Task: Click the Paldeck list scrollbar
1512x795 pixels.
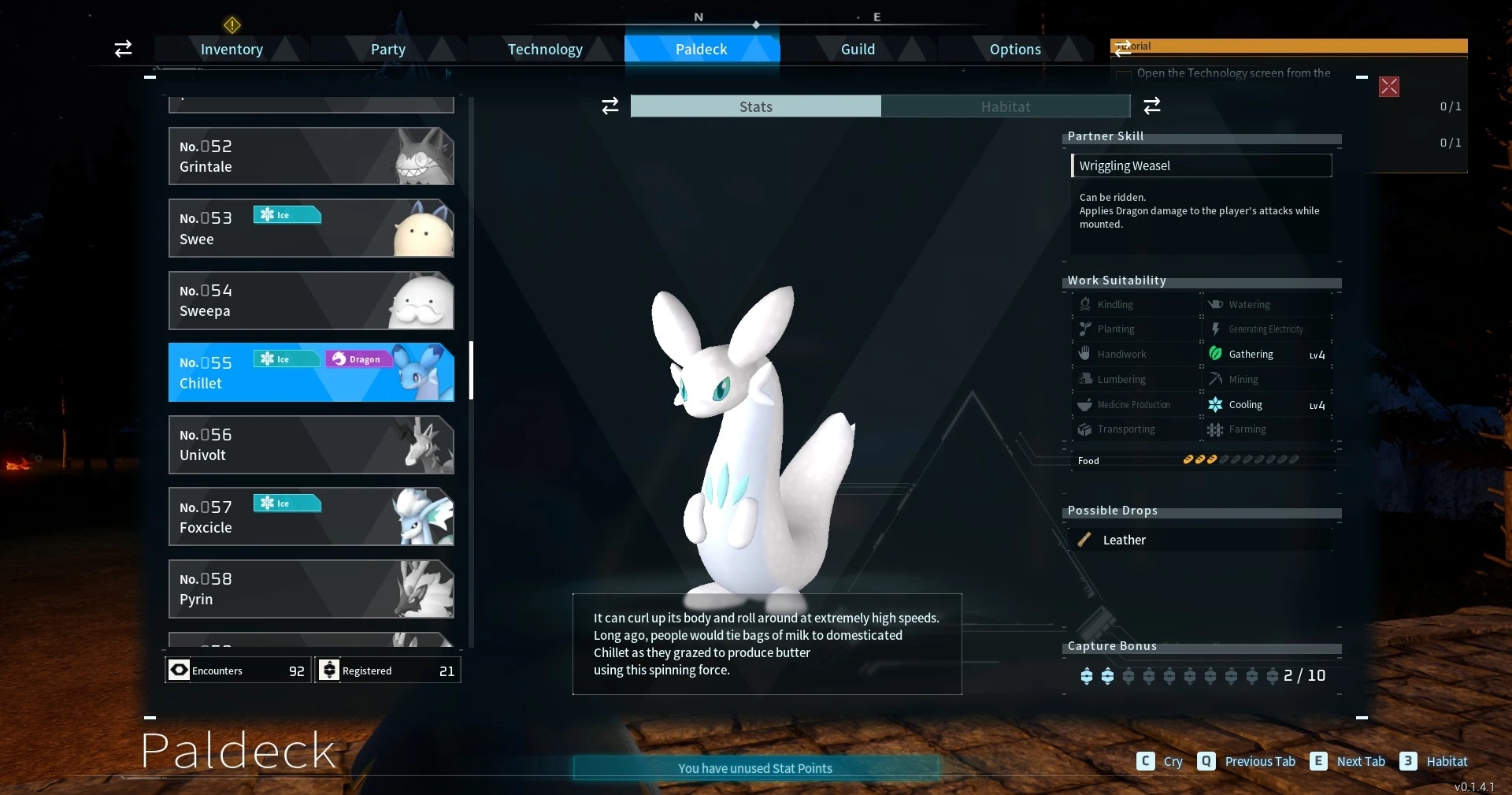Action: pyautogui.click(x=471, y=370)
